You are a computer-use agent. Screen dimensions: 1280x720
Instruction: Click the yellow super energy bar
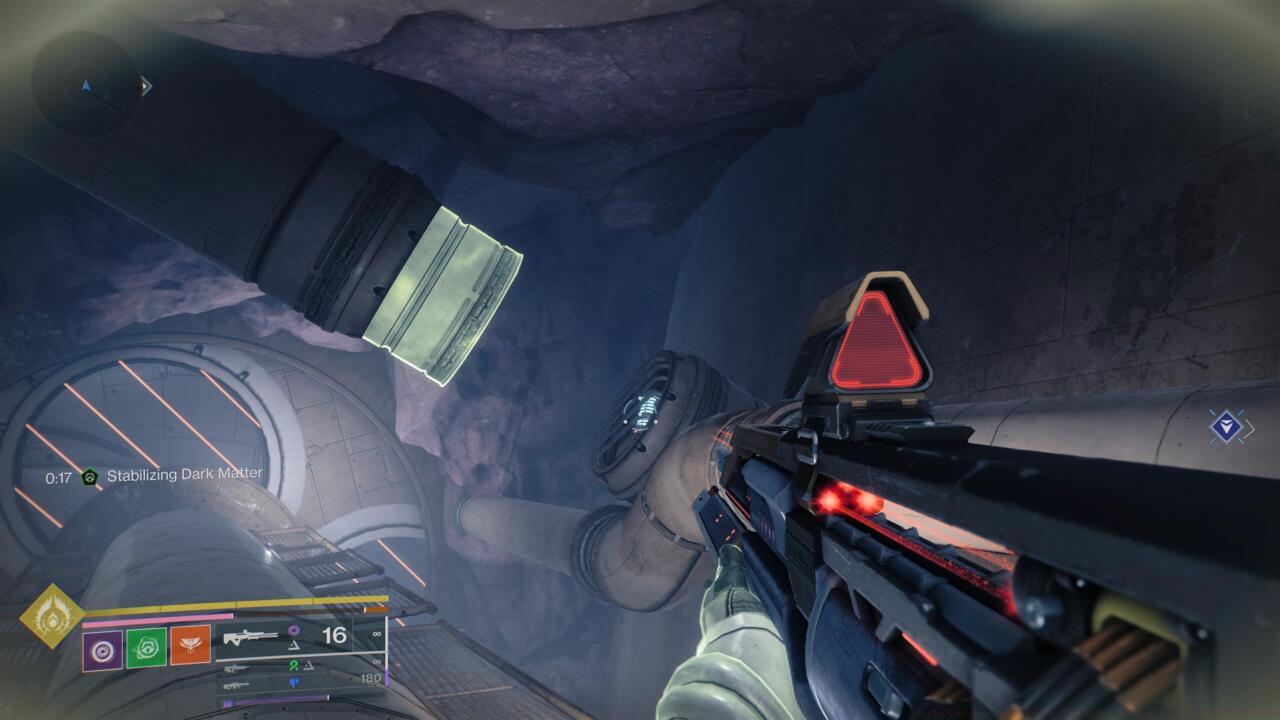tap(230, 603)
